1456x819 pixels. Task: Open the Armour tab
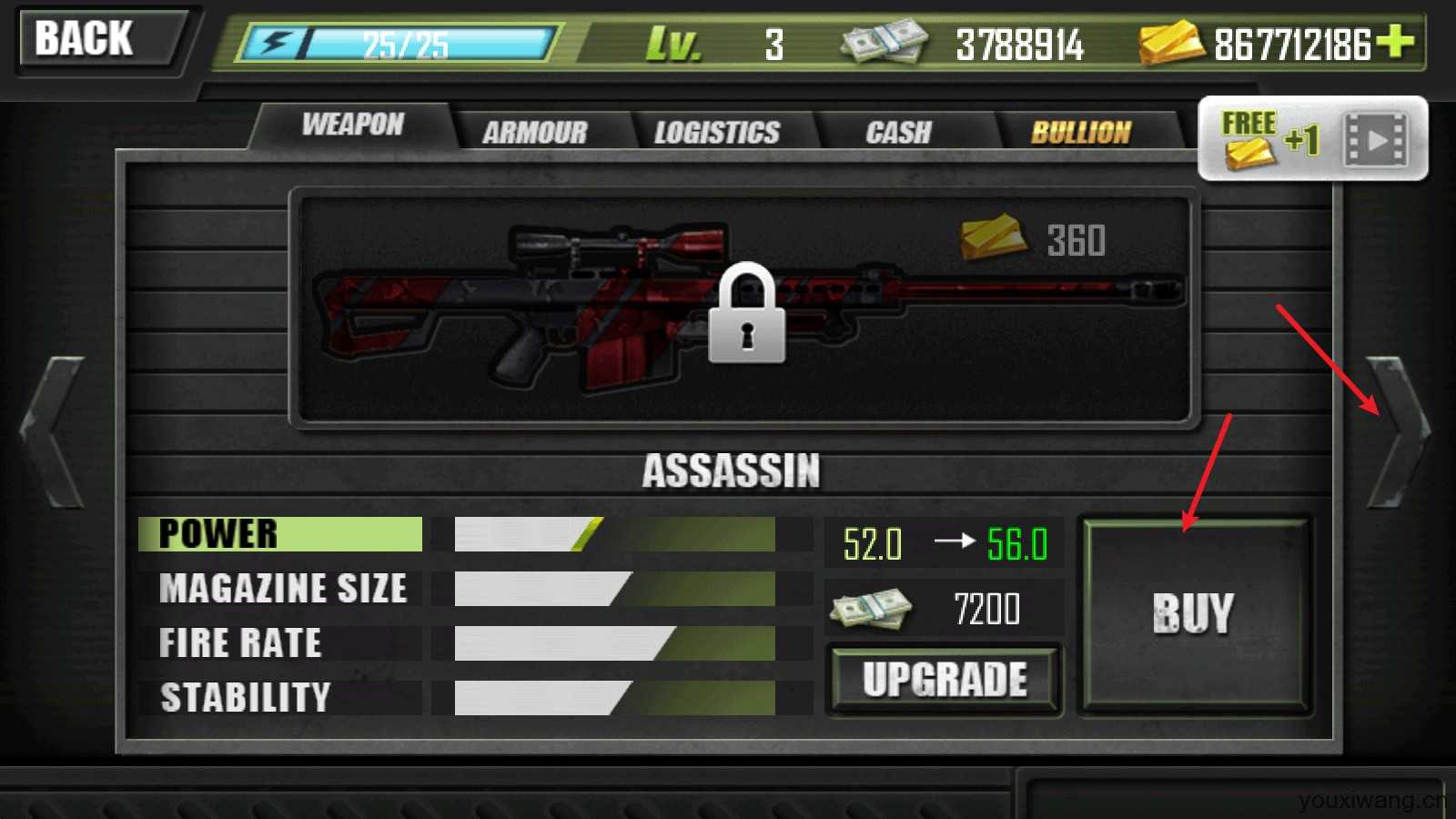tap(535, 133)
